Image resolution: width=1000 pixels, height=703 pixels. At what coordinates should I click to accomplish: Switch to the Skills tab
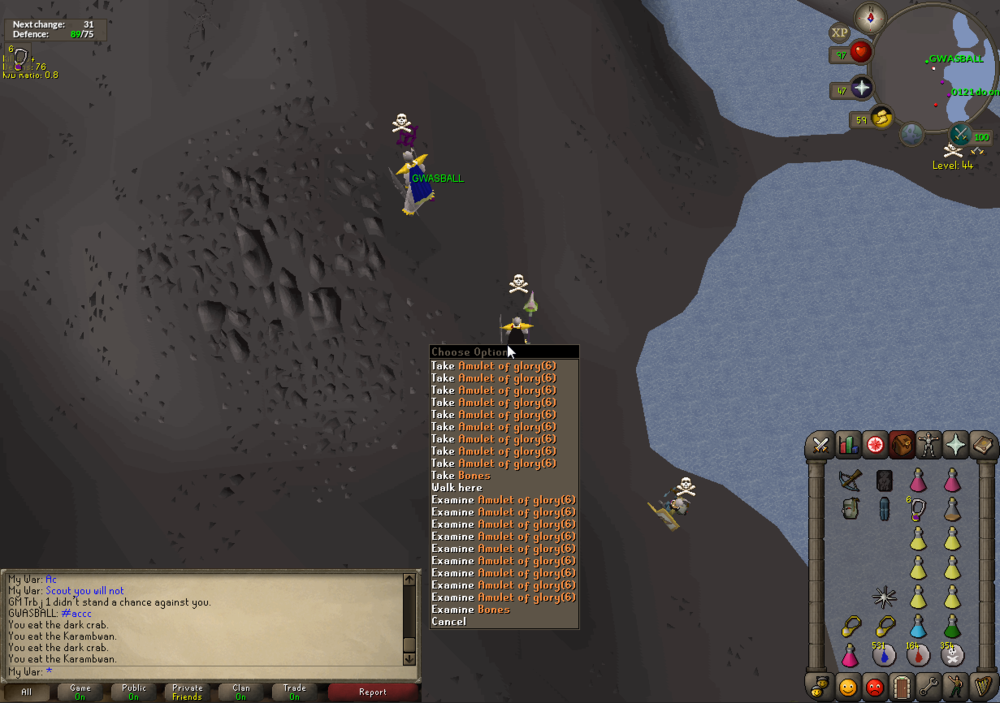tap(848, 445)
